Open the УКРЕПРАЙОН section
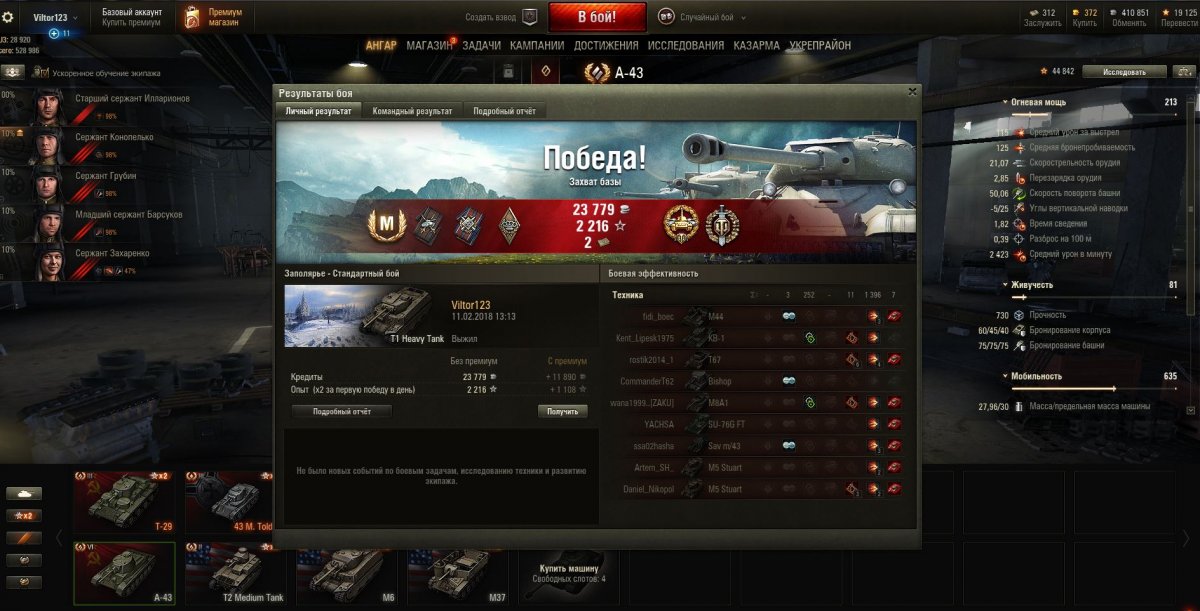This screenshot has width=1200, height=611. click(820, 45)
